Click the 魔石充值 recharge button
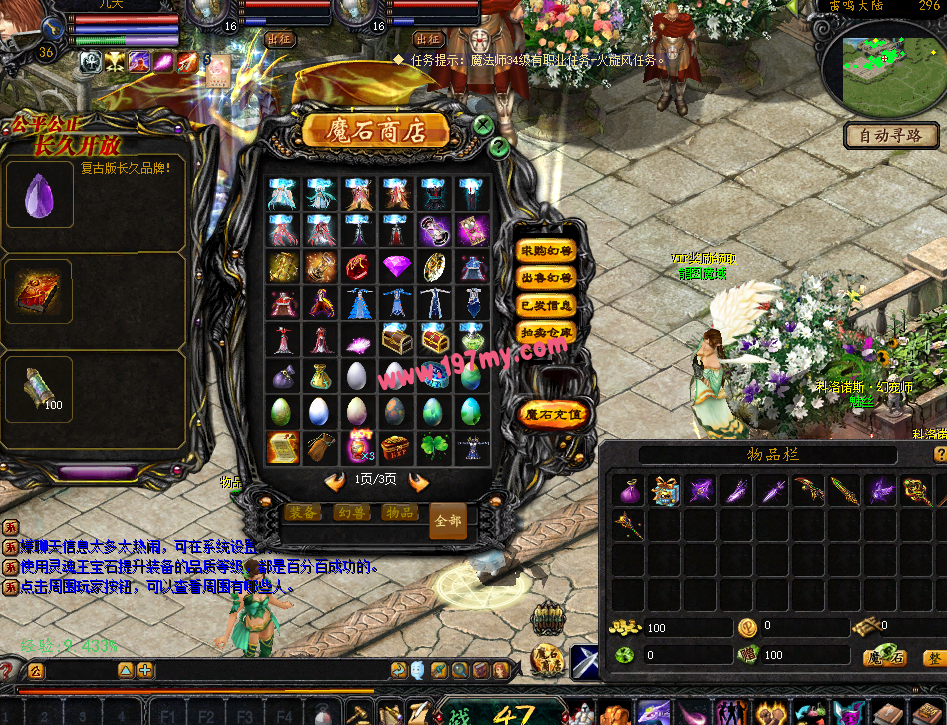The width and height of the screenshot is (947, 725). (x=553, y=413)
